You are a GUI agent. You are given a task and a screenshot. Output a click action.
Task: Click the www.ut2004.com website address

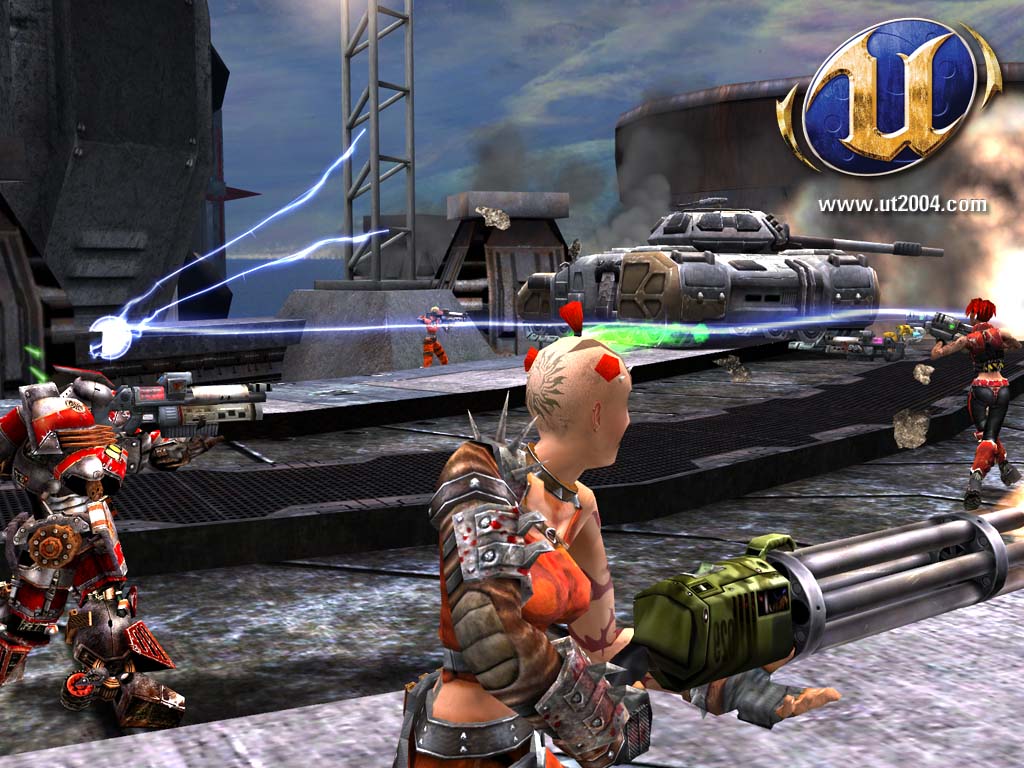902,205
